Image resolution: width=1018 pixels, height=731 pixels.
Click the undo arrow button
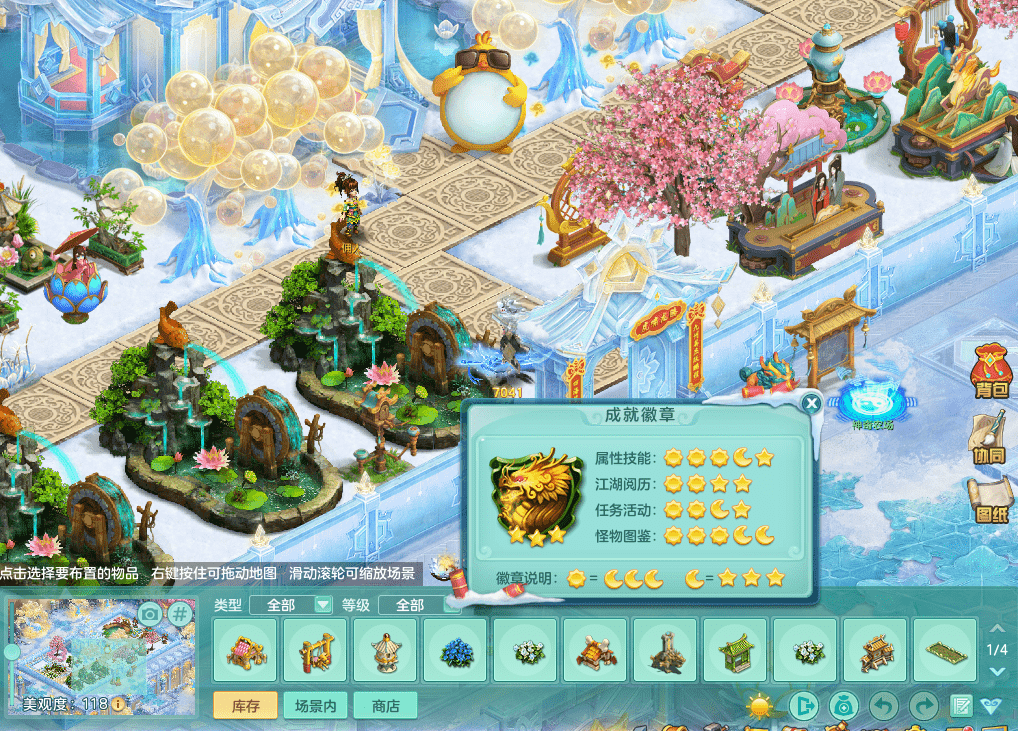(x=883, y=706)
